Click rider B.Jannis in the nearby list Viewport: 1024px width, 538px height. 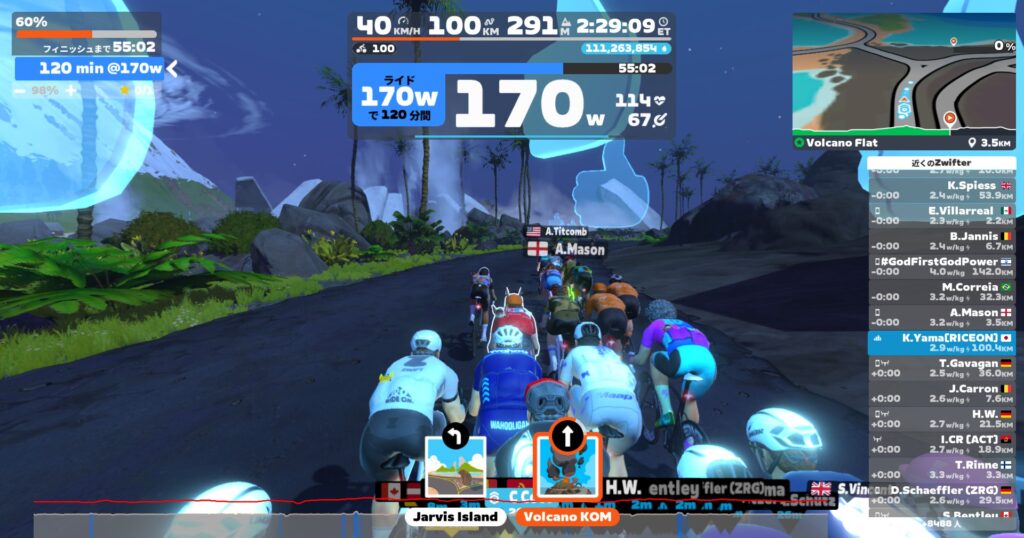[x=941, y=241]
